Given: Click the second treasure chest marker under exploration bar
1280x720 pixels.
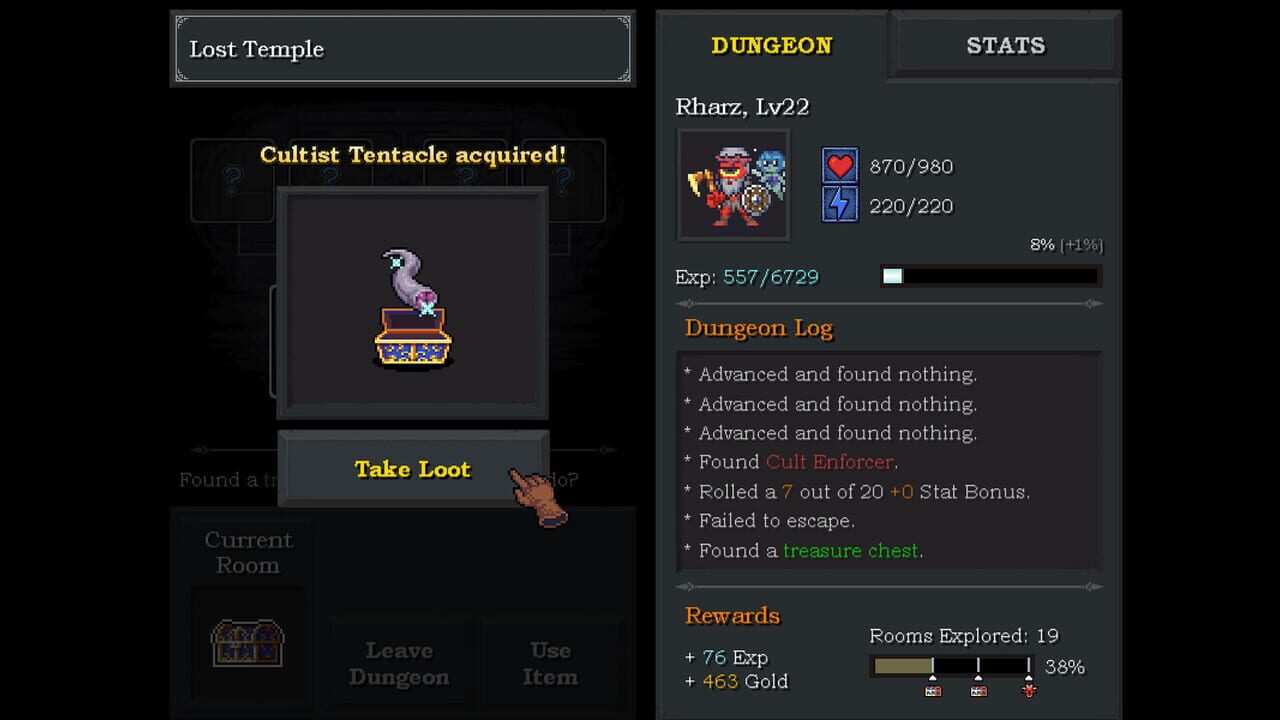Looking at the screenshot, I should (x=978, y=690).
